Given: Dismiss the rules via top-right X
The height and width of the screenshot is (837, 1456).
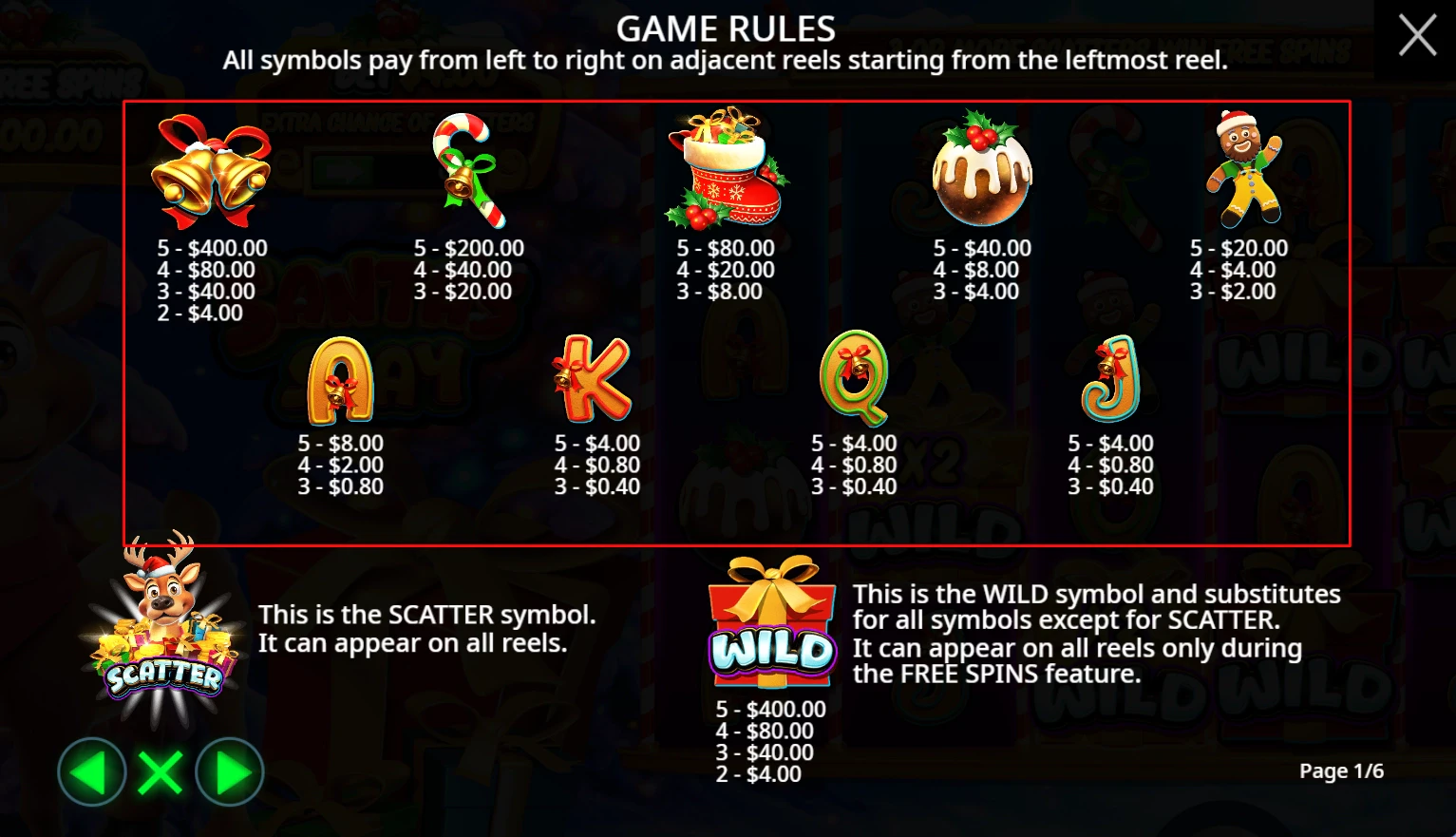Looking at the screenshot, I should pos(1416,35).
